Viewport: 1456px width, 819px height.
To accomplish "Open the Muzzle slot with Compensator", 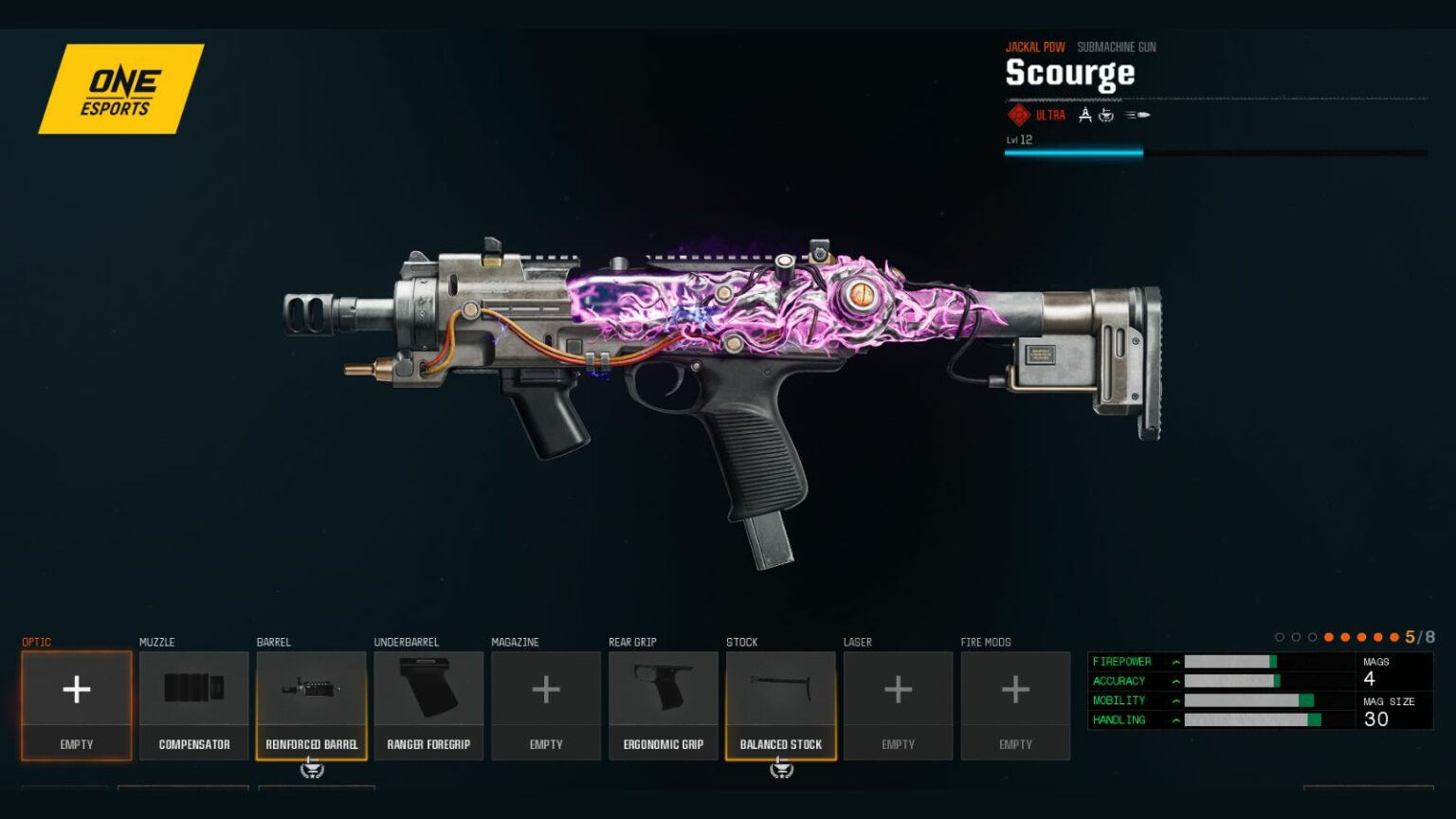I will (x=194, y=704).
